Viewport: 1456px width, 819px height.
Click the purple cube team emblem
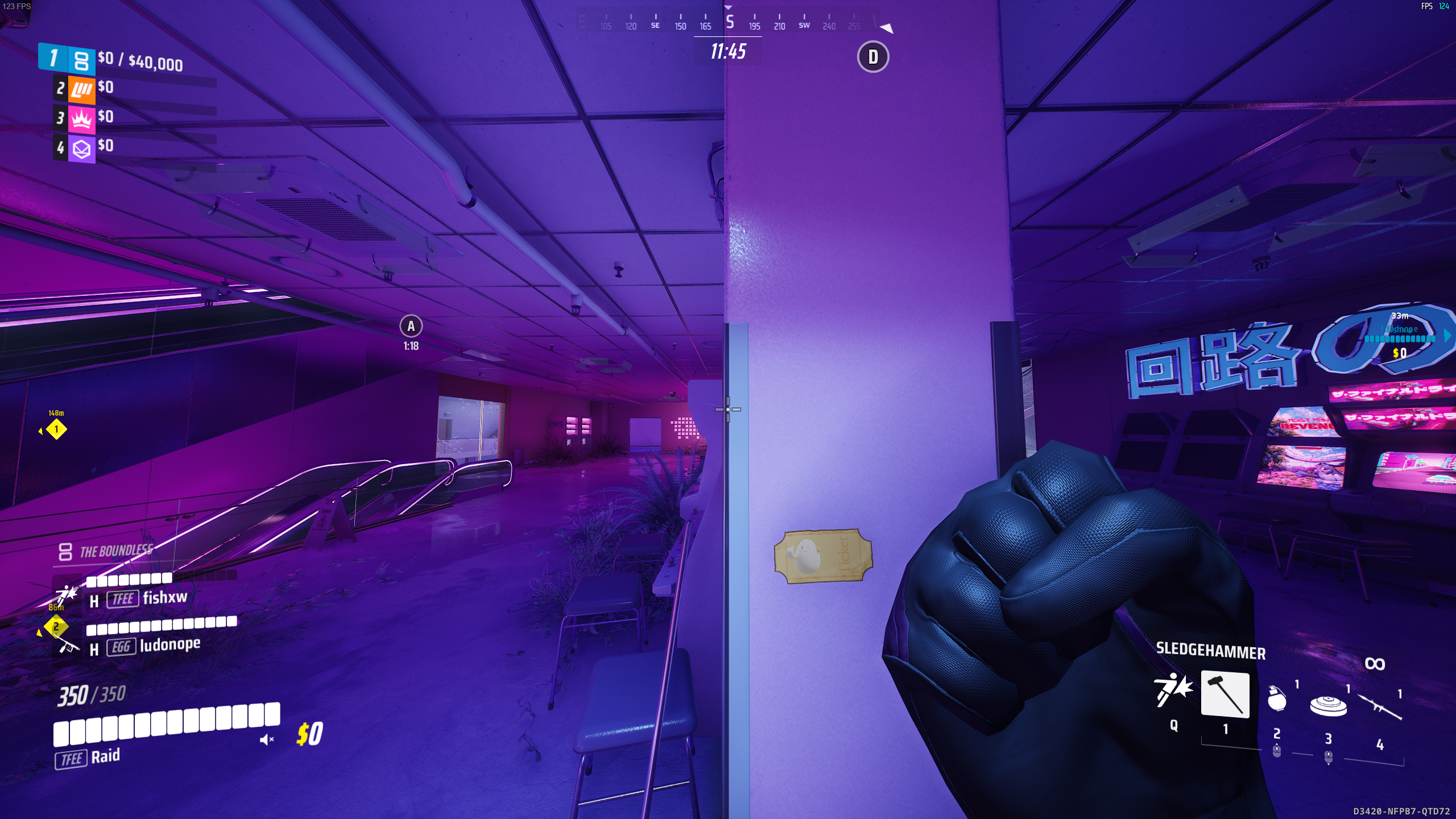pos(82,148)
